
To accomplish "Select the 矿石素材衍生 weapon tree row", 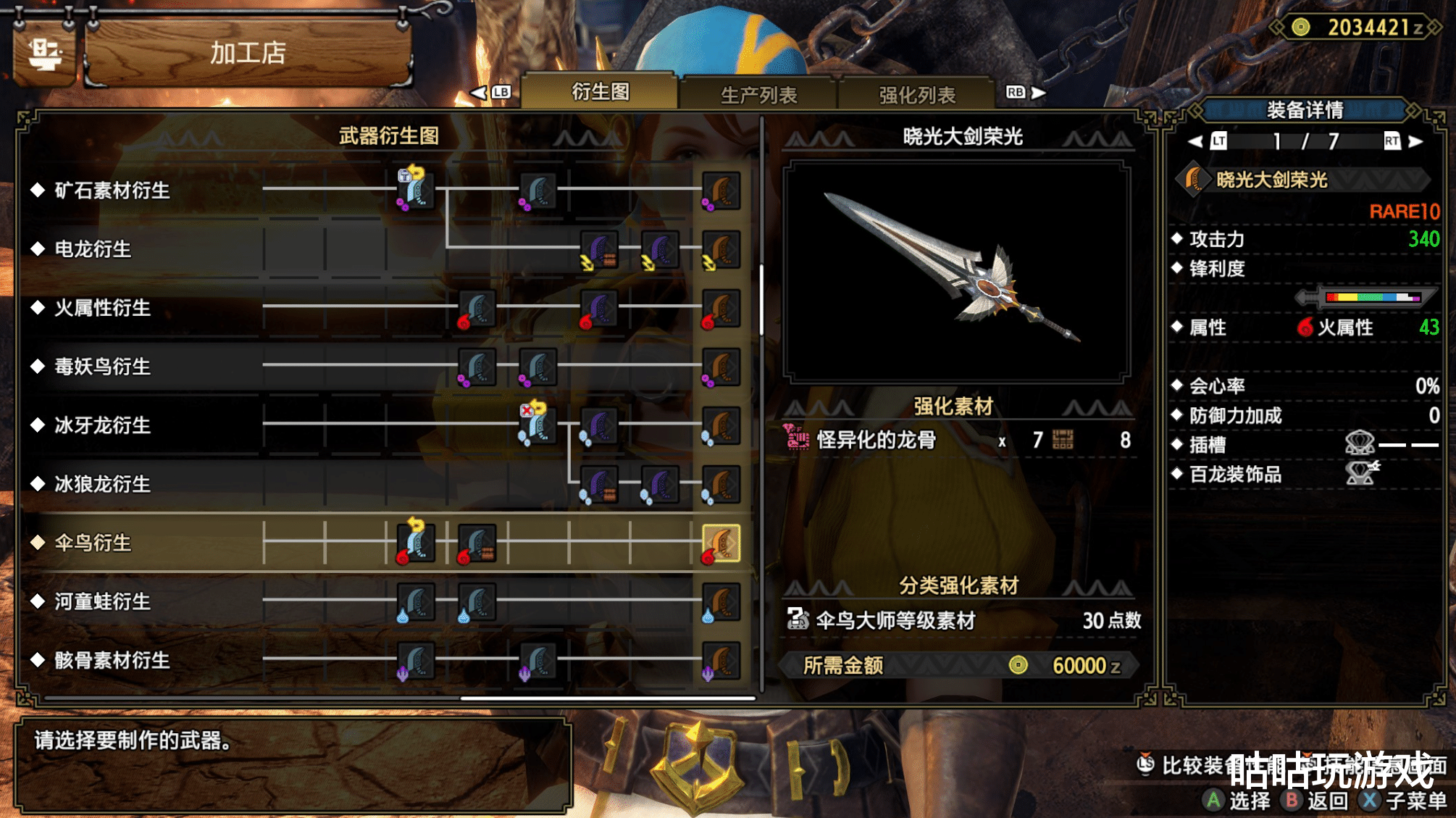I will pyautogui.click(x=112, y=191).
